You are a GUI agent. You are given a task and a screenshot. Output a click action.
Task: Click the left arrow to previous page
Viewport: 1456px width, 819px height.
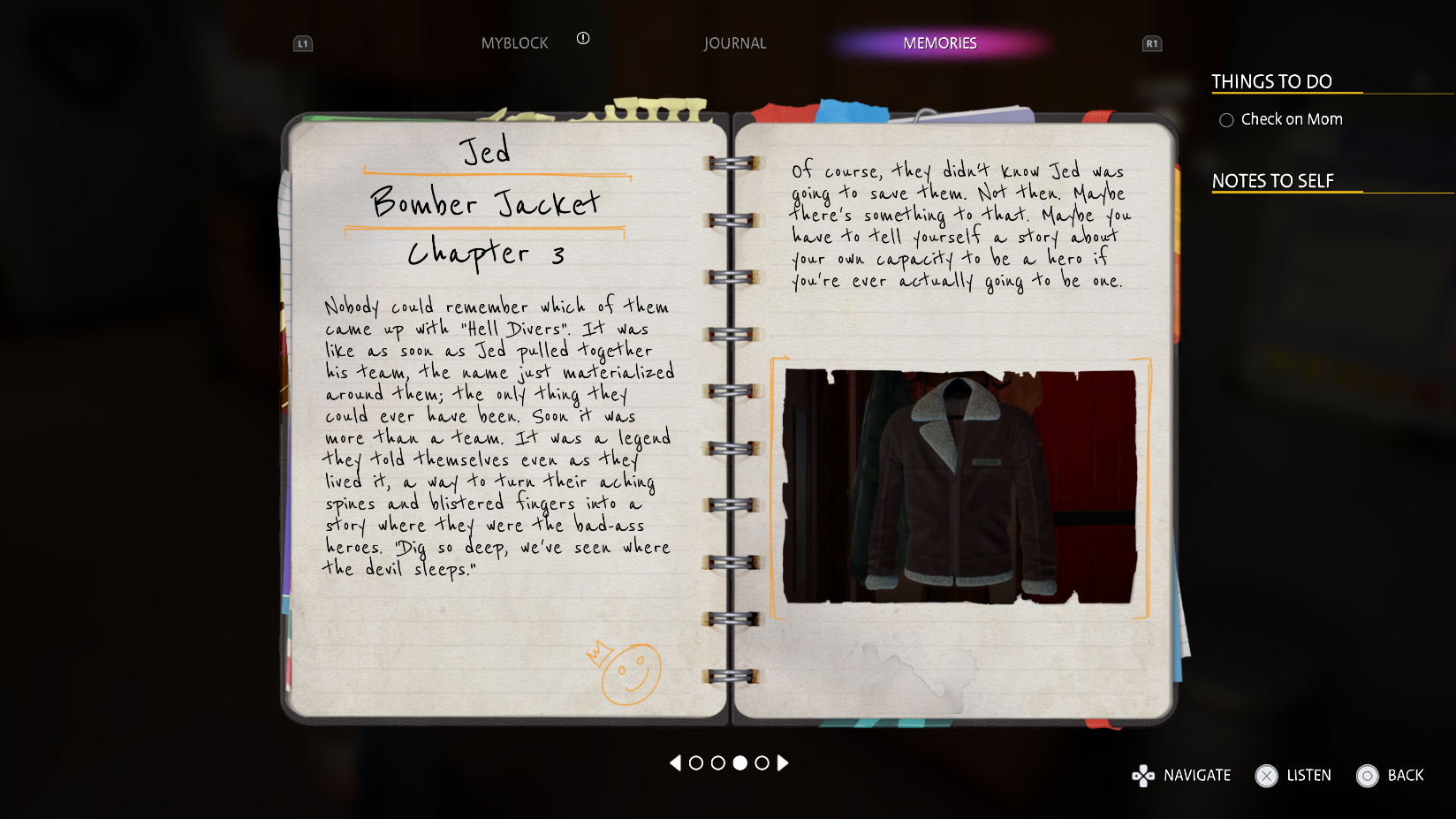click(x=677, y=763)
